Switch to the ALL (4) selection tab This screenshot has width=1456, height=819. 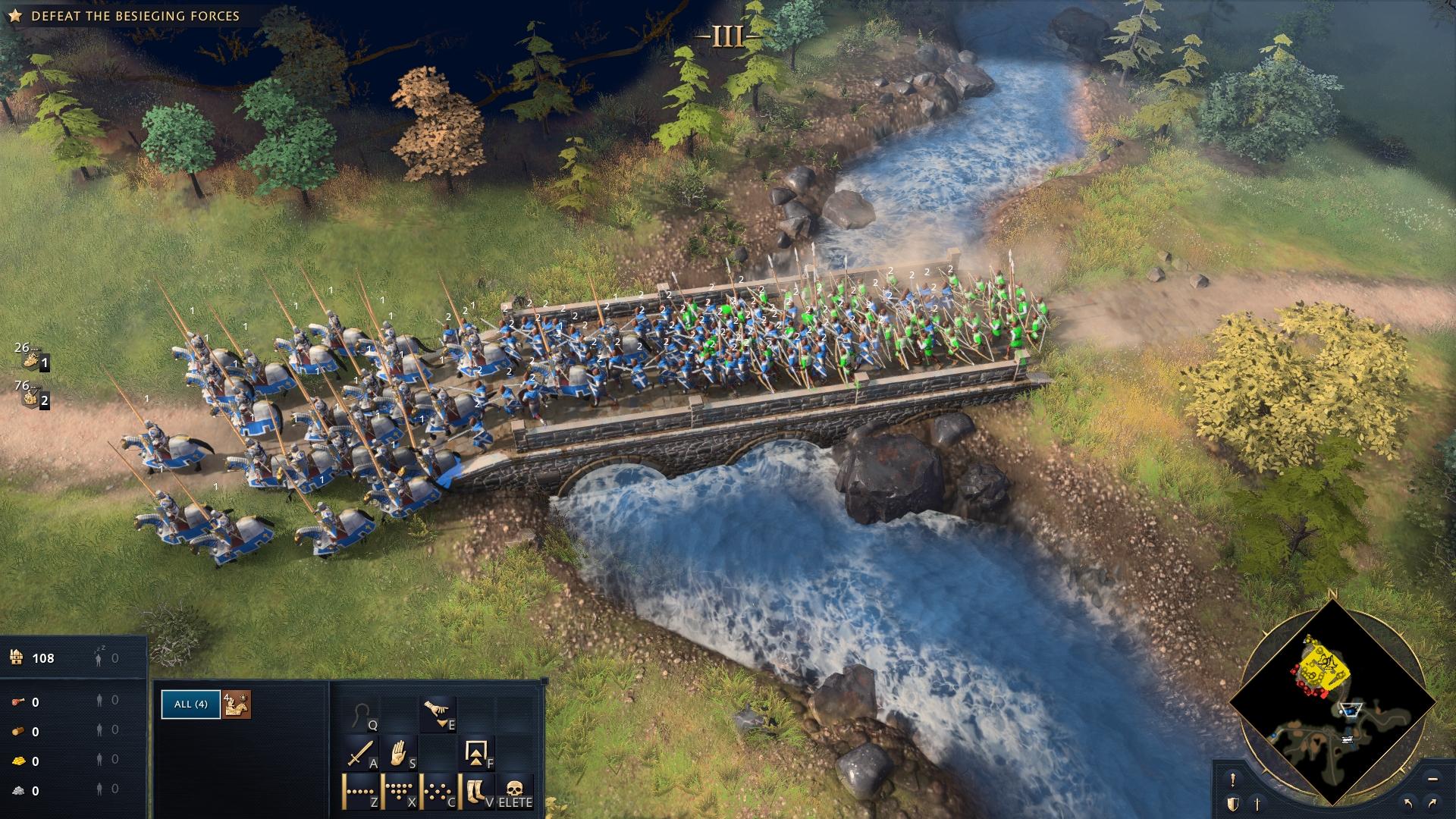pos(190,704)
